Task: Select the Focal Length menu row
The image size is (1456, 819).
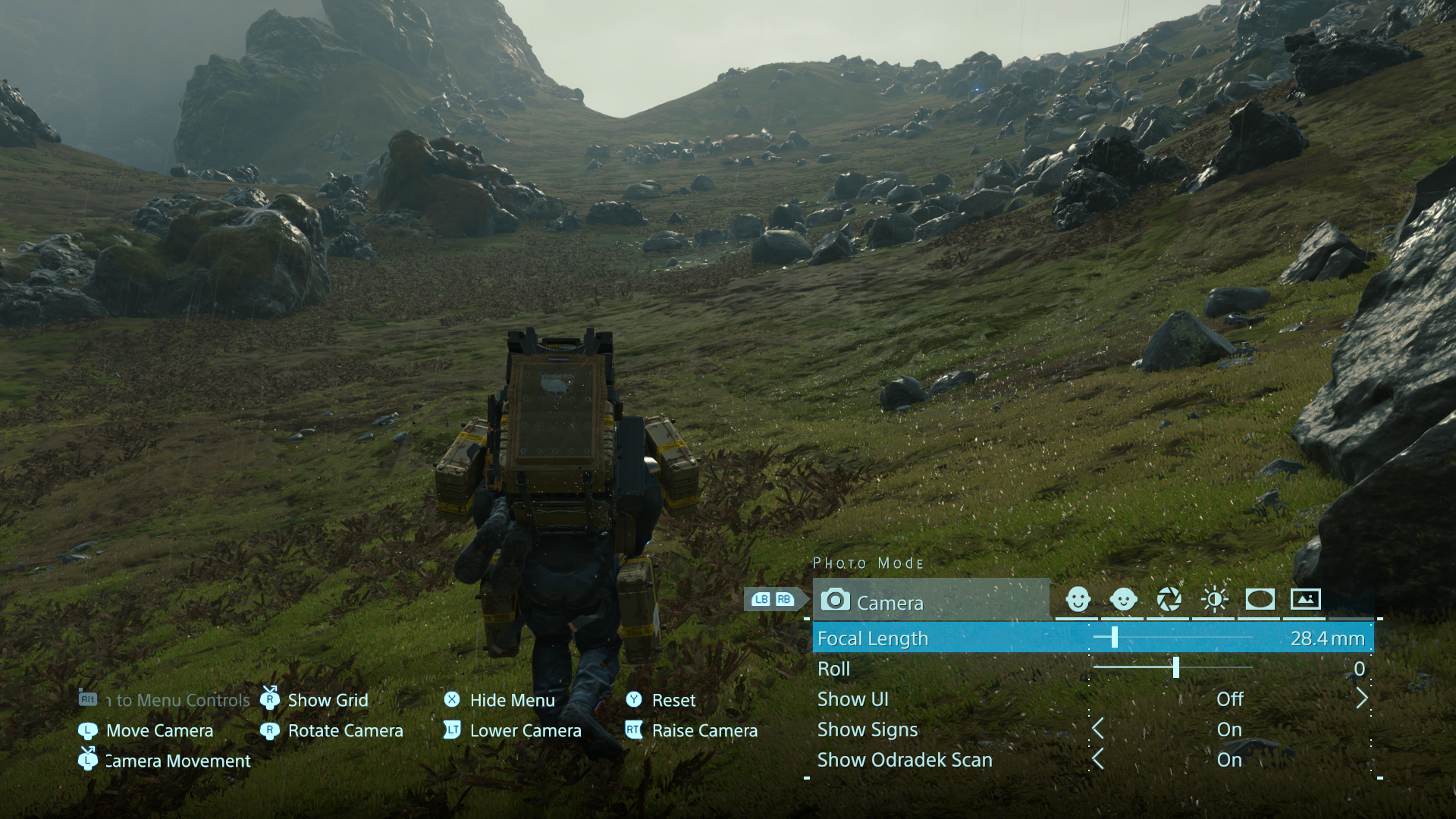Action: point(872,639)
